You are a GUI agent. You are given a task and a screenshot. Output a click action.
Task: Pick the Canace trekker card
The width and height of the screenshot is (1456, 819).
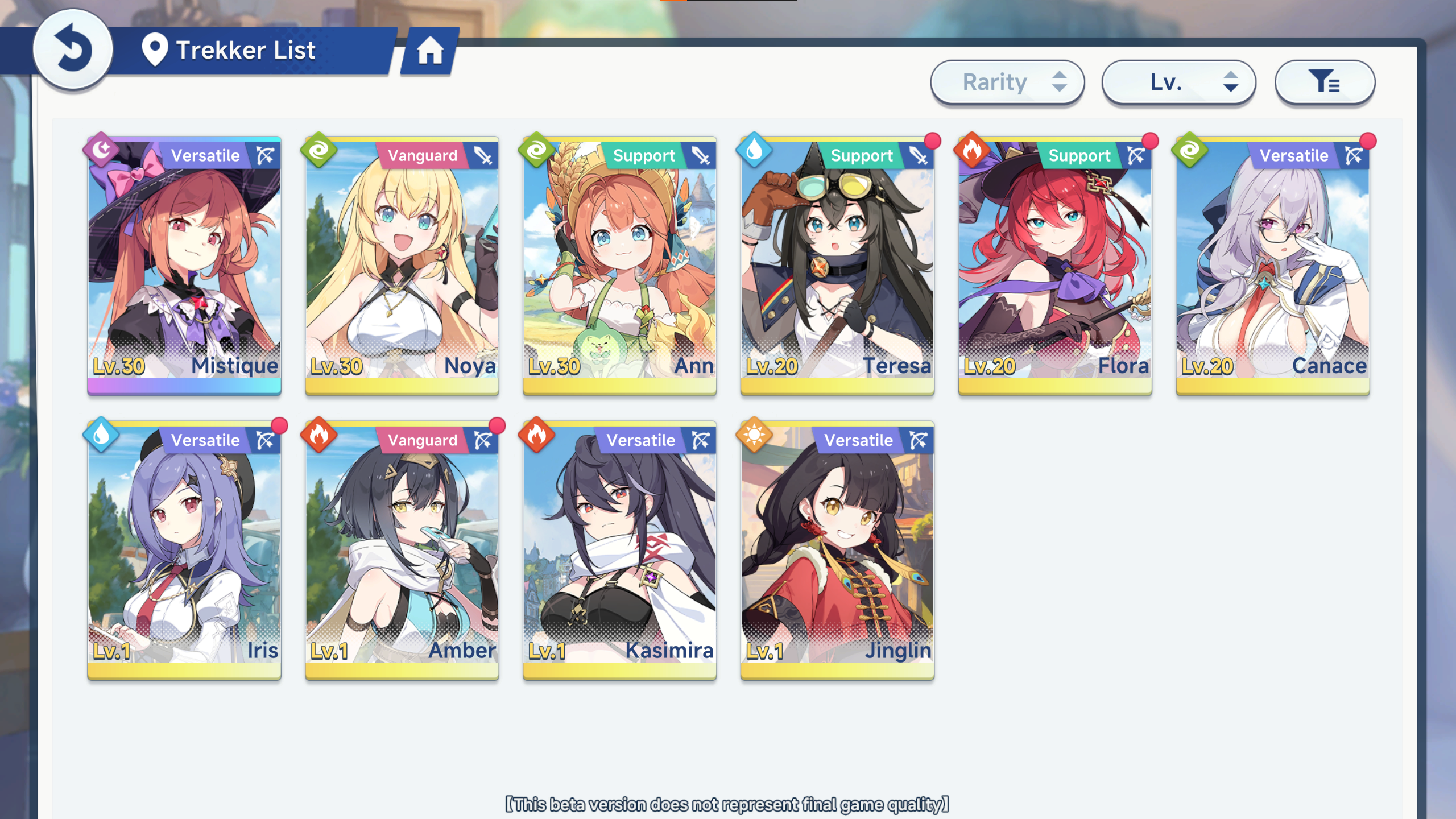pos(1273,265)
